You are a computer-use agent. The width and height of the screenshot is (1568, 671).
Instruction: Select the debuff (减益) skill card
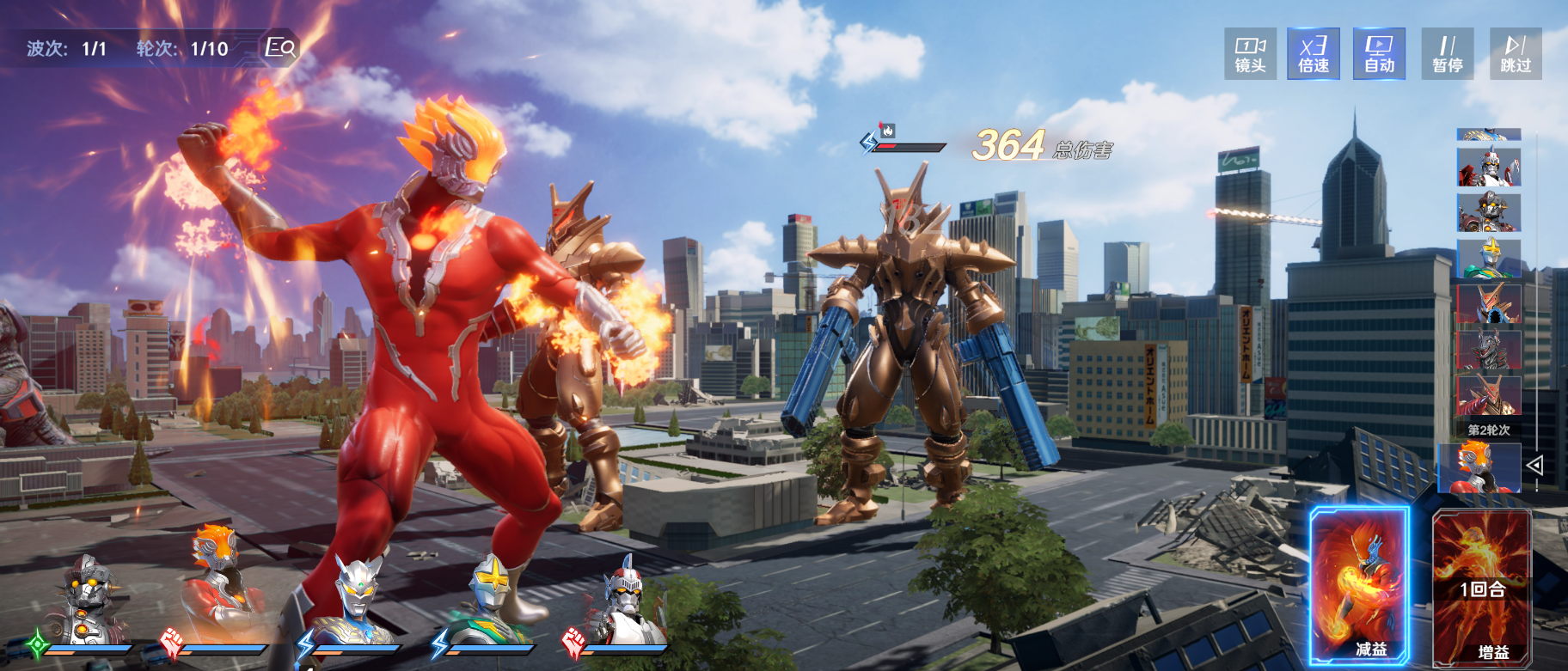1359,586
